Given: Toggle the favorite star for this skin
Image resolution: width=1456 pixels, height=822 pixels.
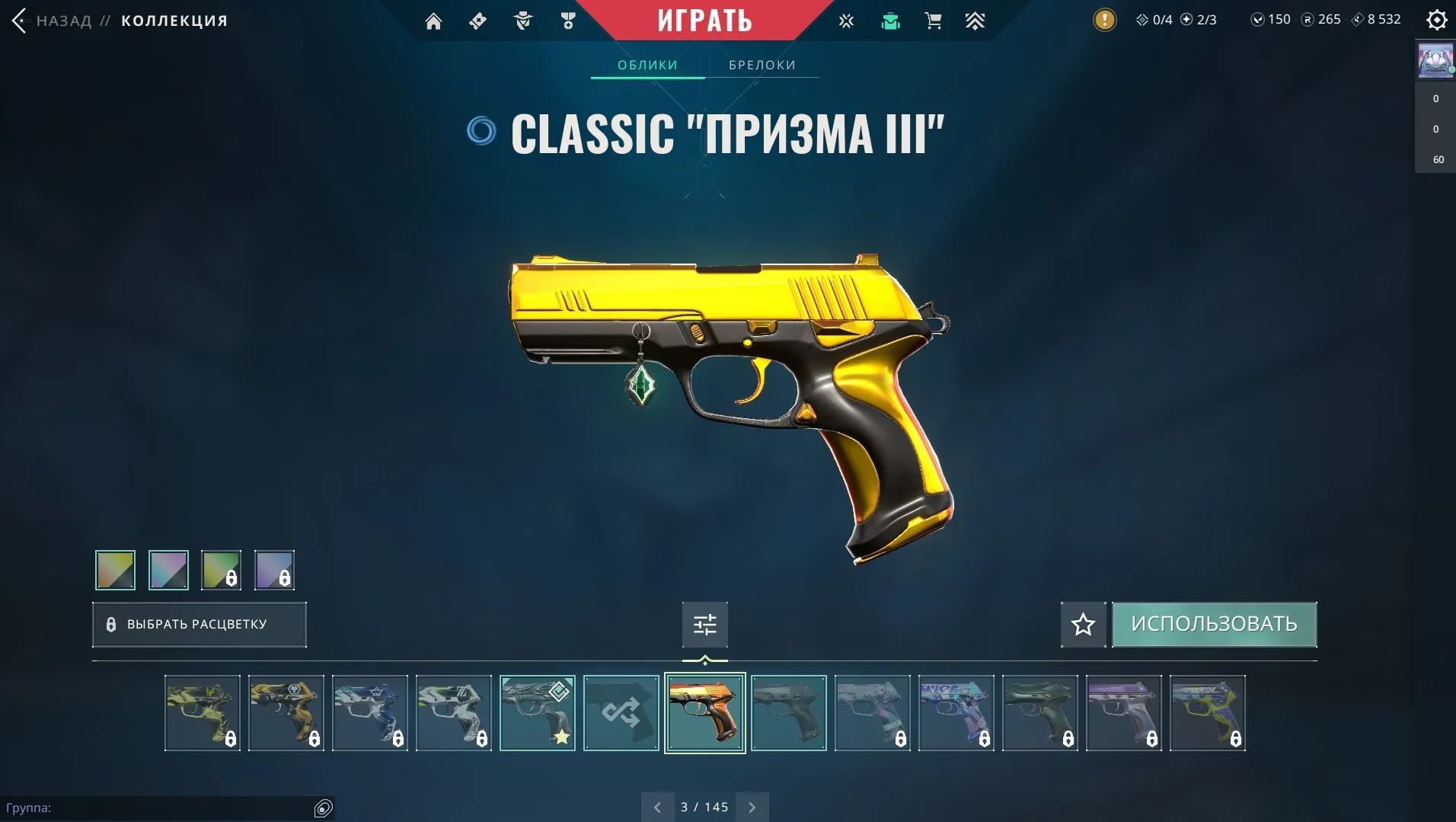Looking at the screenshot, I should pyautogui.click(x=1083, y=624).
